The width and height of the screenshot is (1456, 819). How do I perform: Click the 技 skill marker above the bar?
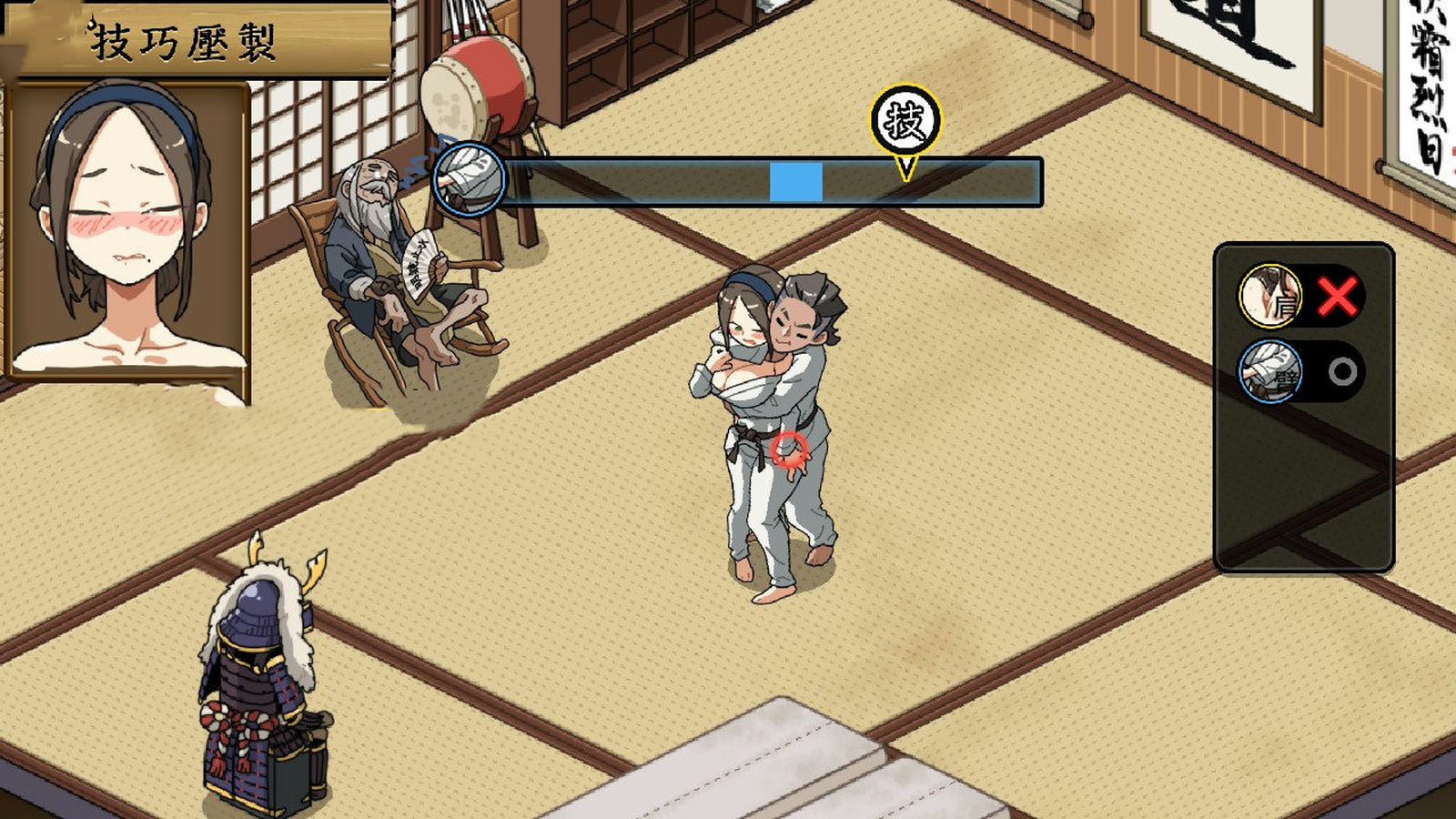click(905, 121)
